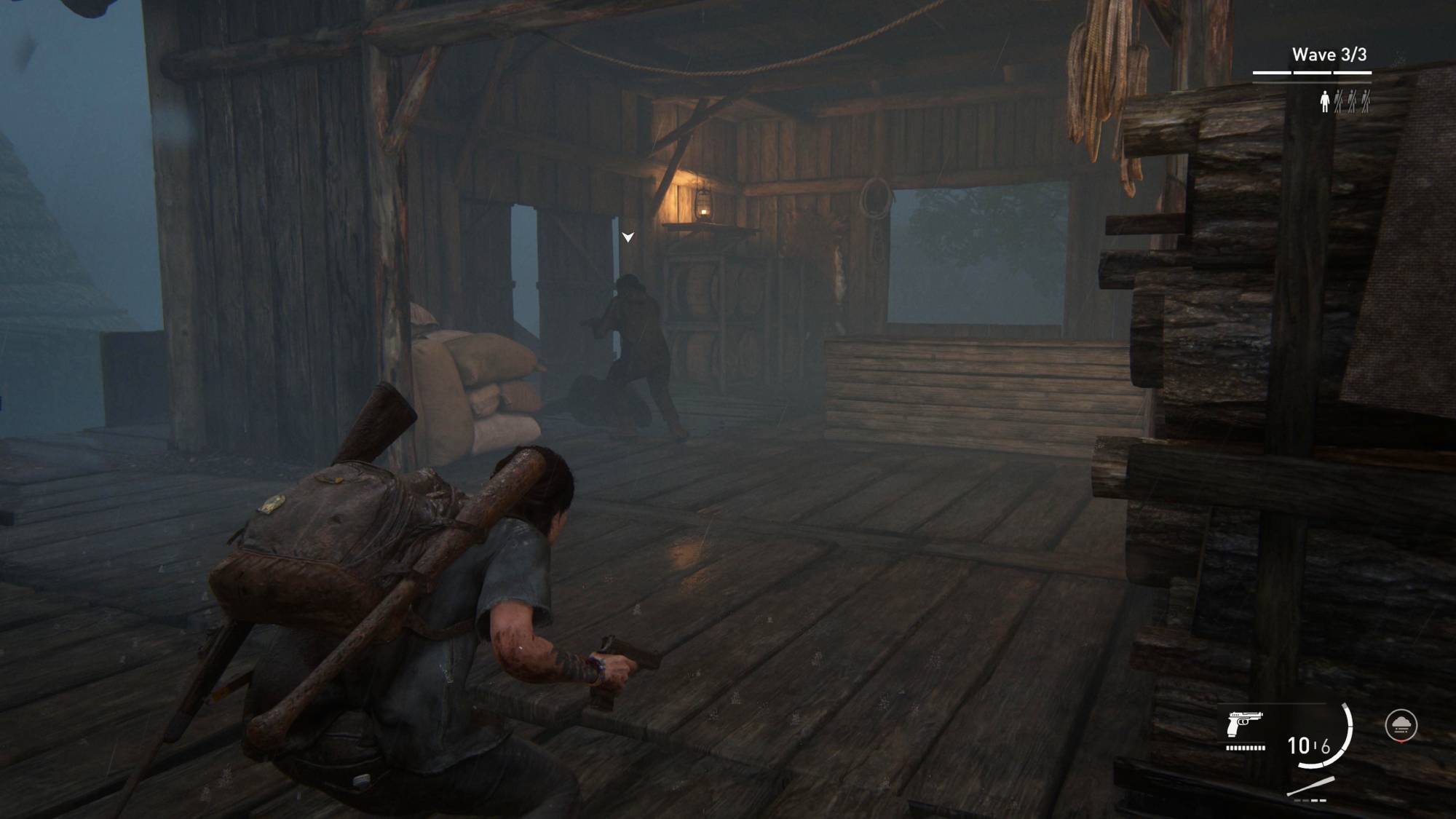
Task: Toggle the third wave progress segment
Action: coord(1353,73)
